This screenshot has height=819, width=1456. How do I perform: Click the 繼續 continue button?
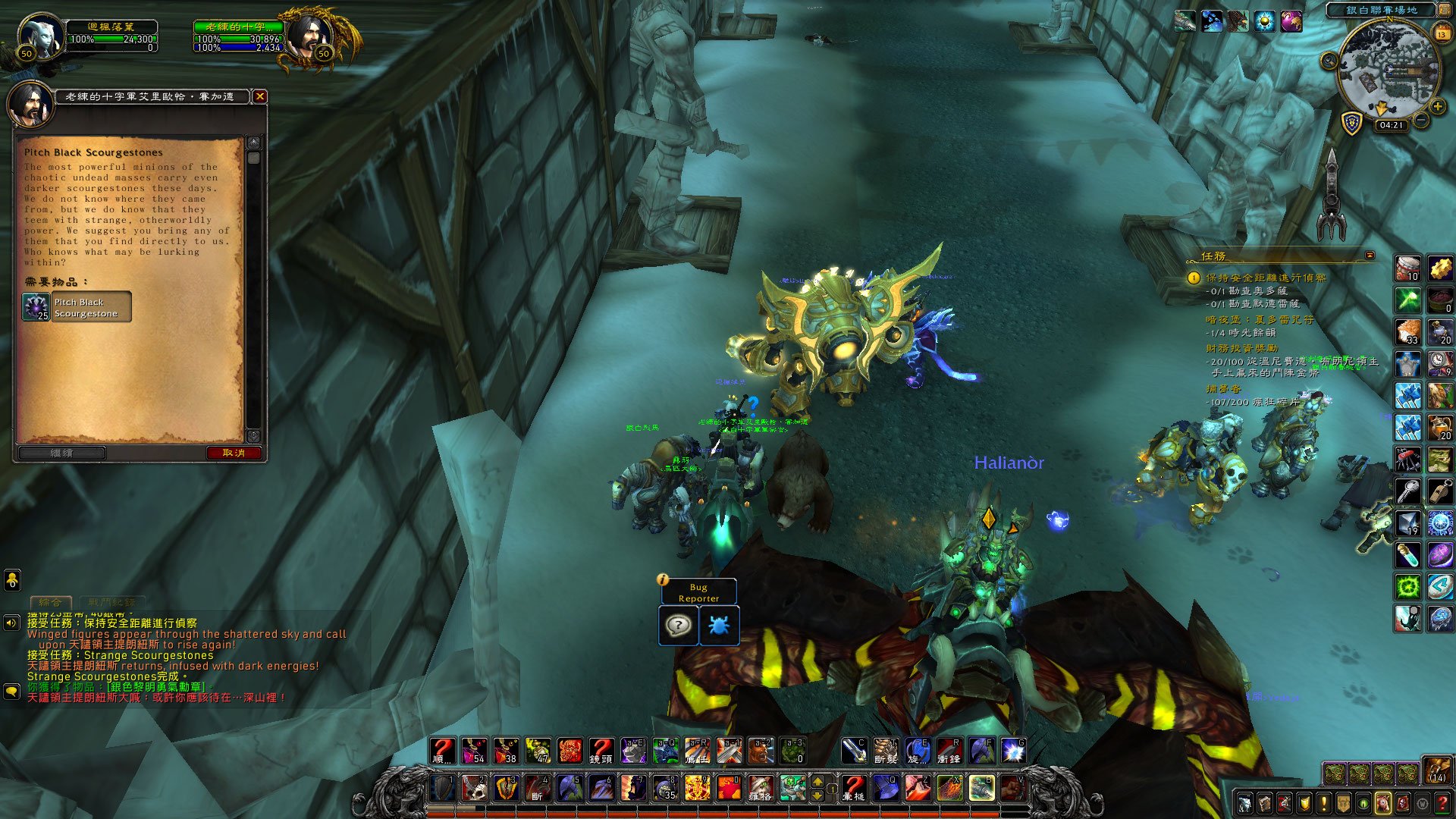click(62, 453)
